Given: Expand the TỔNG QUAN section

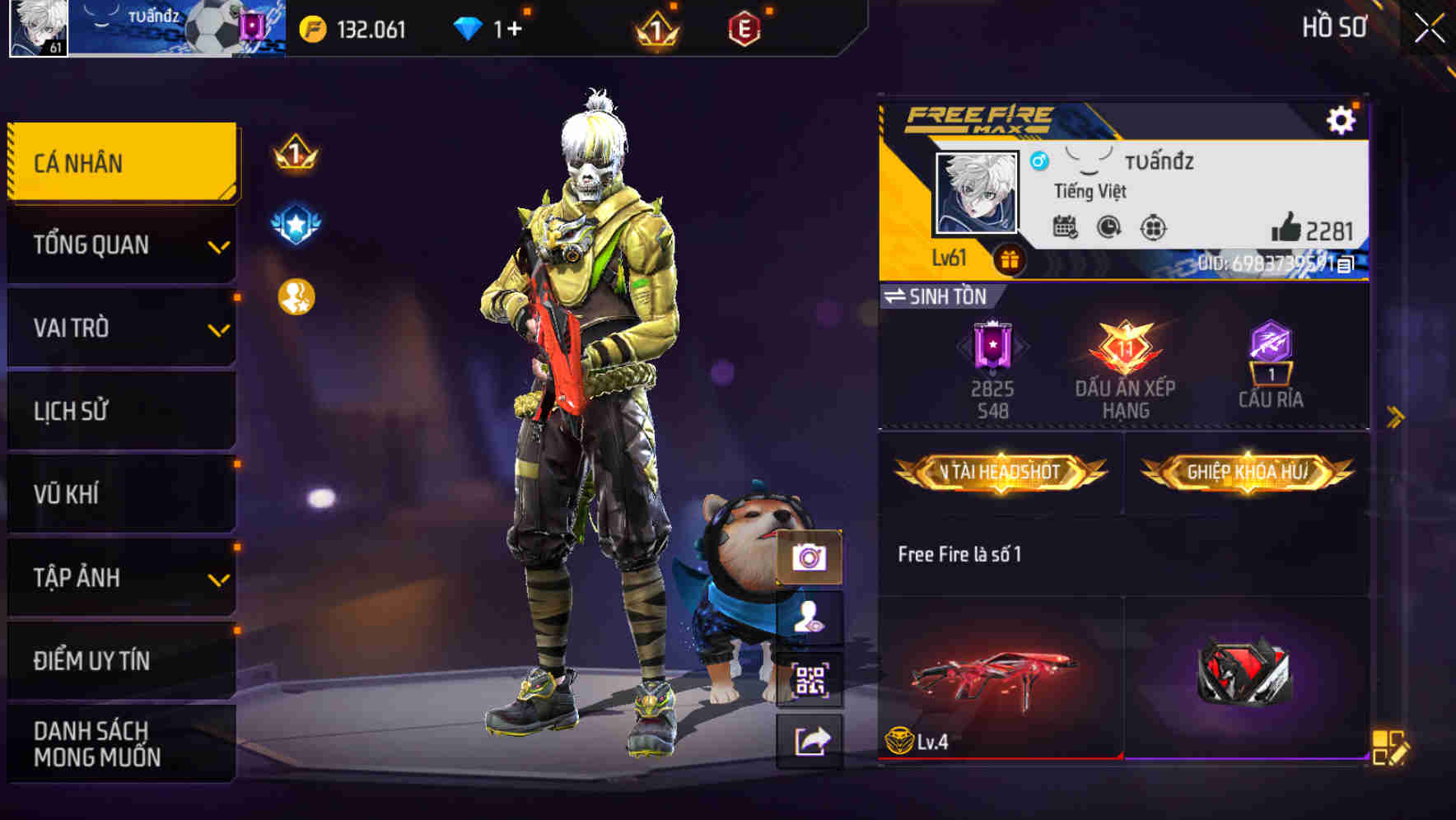Looking at the screenshot, I should [x=119, y=245].
